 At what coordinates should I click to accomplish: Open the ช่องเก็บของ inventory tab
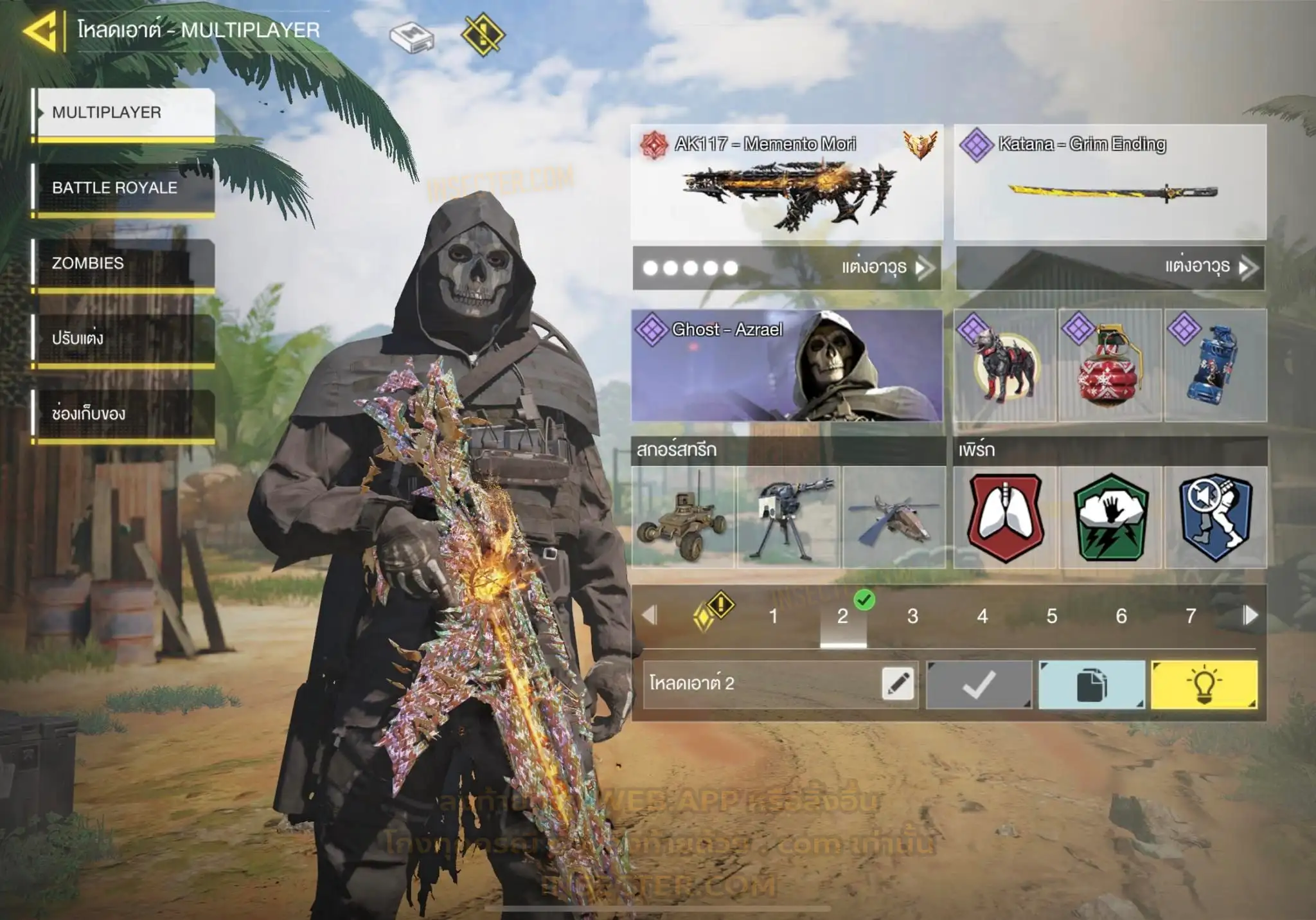coord(123,414)
